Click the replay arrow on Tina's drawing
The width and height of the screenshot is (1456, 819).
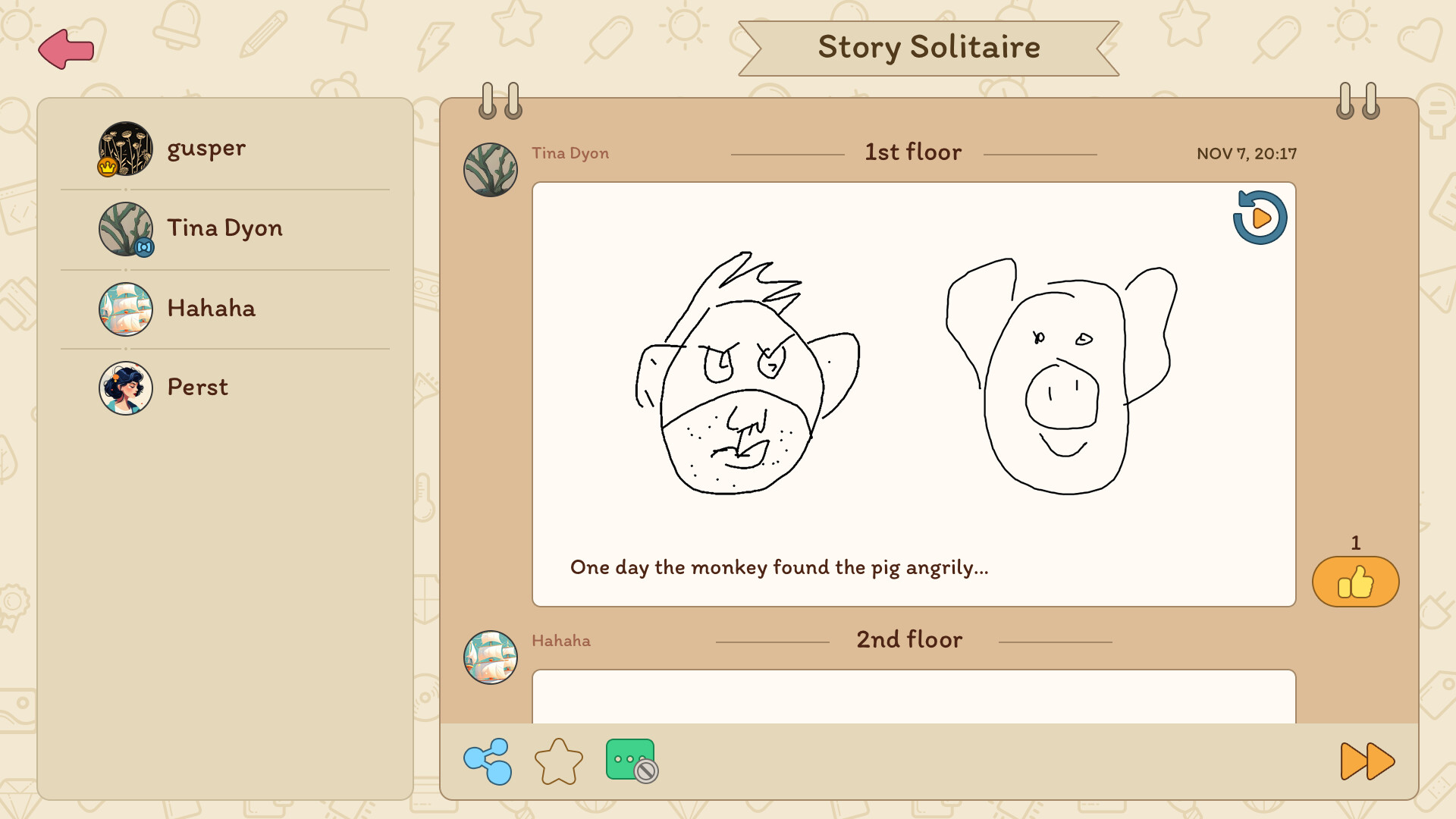pyautogui.click(x=1260, y=218)
